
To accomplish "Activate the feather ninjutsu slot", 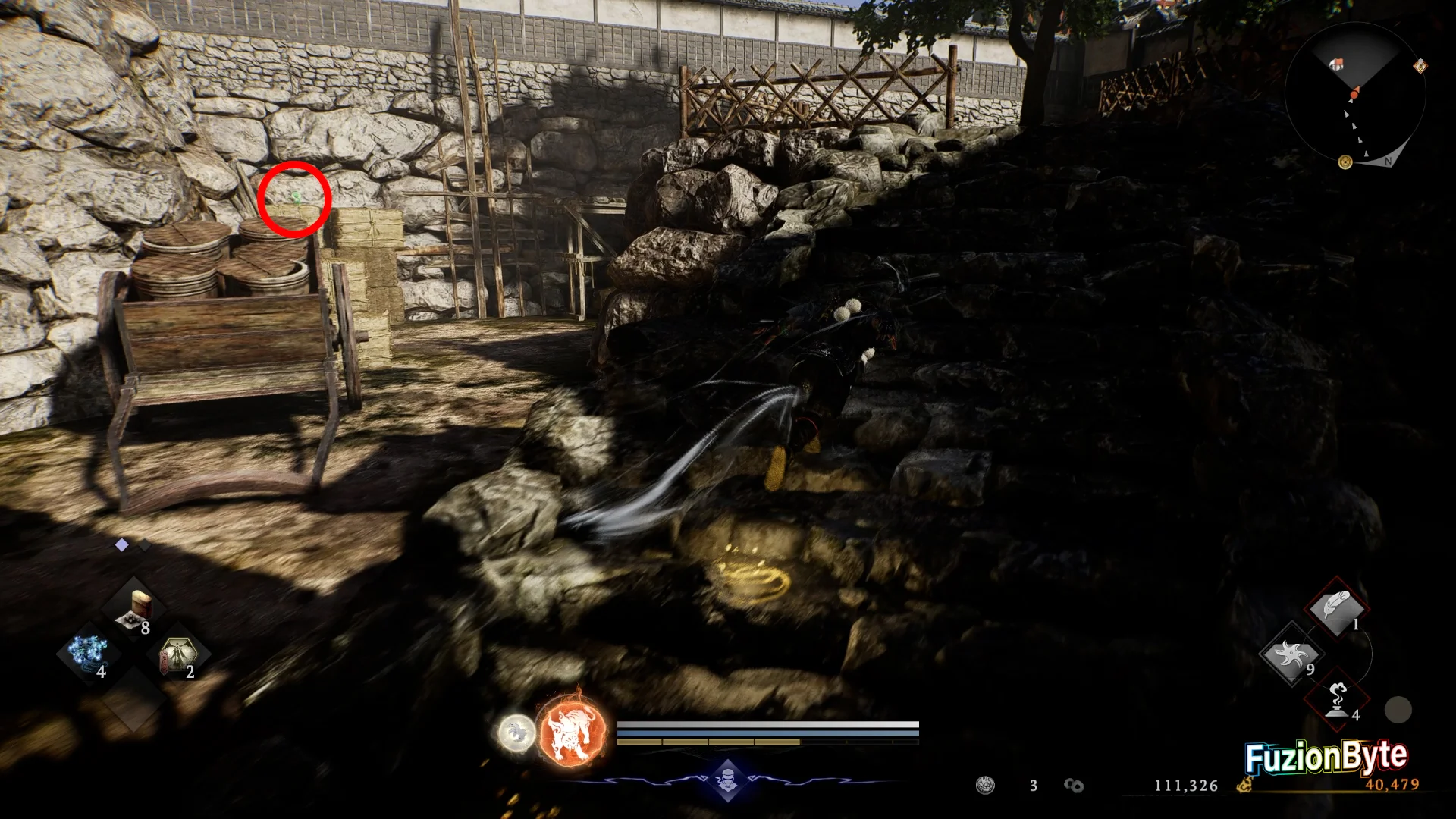I will click(1336, 607).
